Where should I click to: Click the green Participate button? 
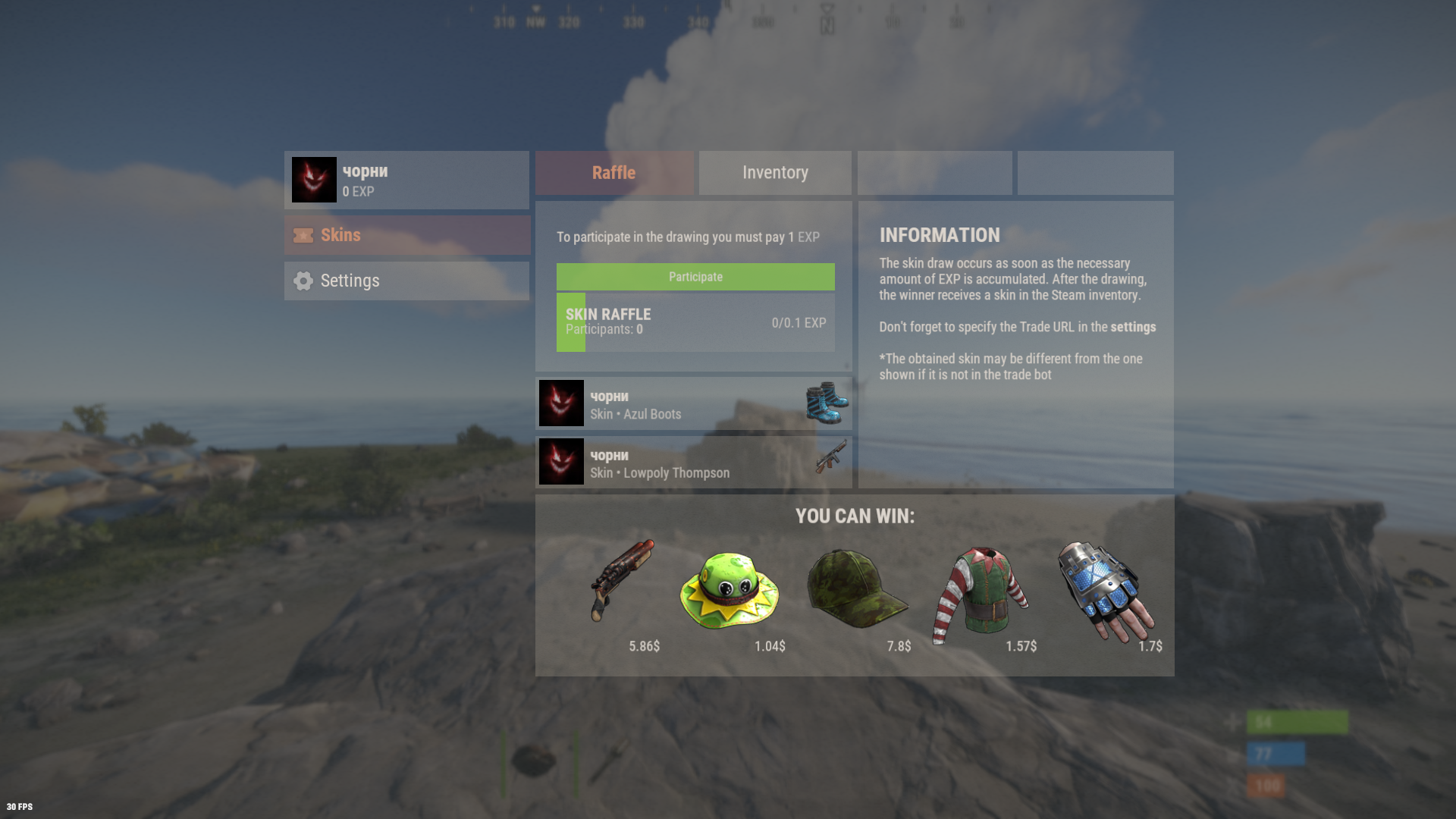695,277
